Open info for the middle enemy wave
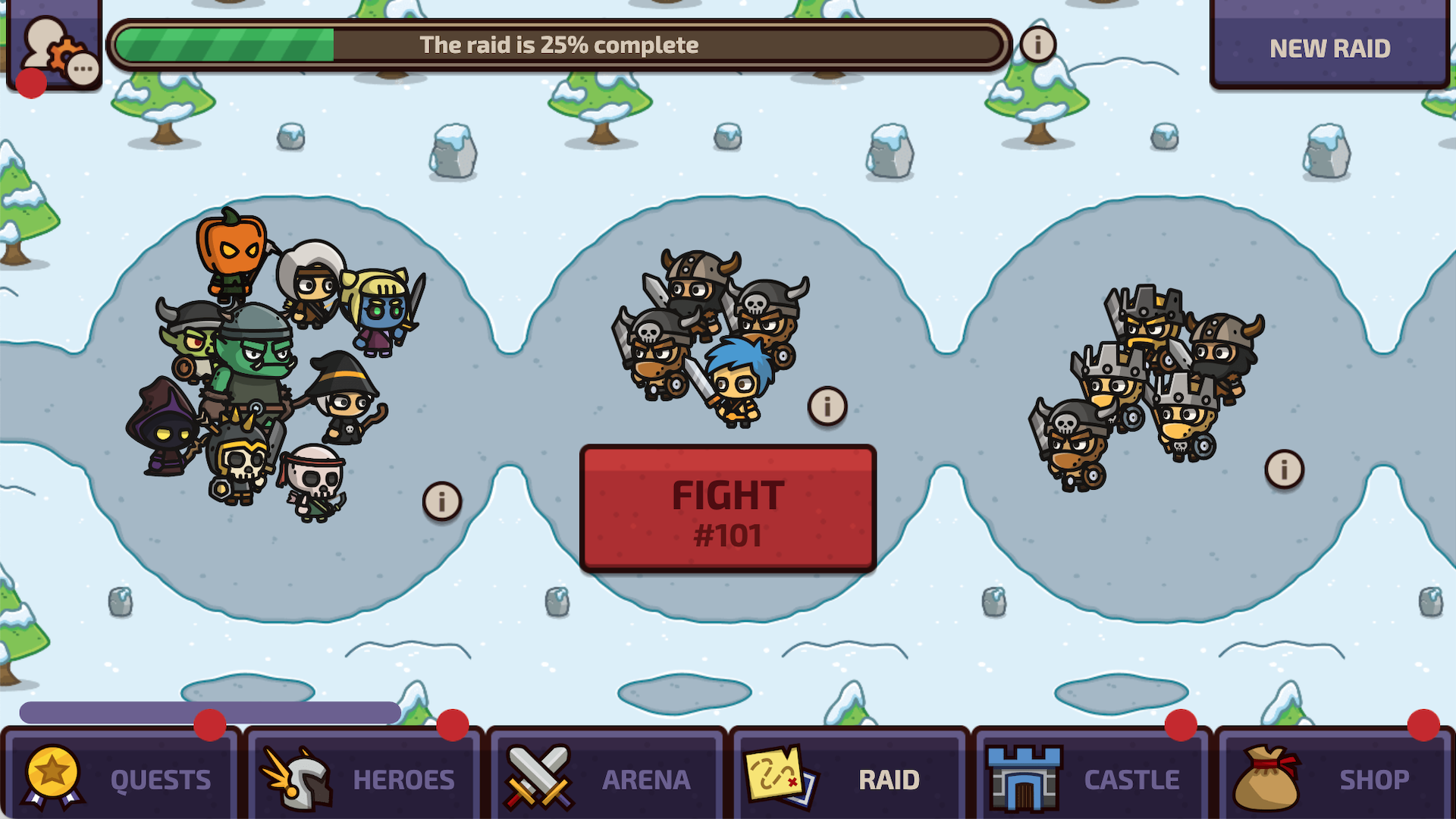Viewport: 1456px width, 819px height. 827,406
